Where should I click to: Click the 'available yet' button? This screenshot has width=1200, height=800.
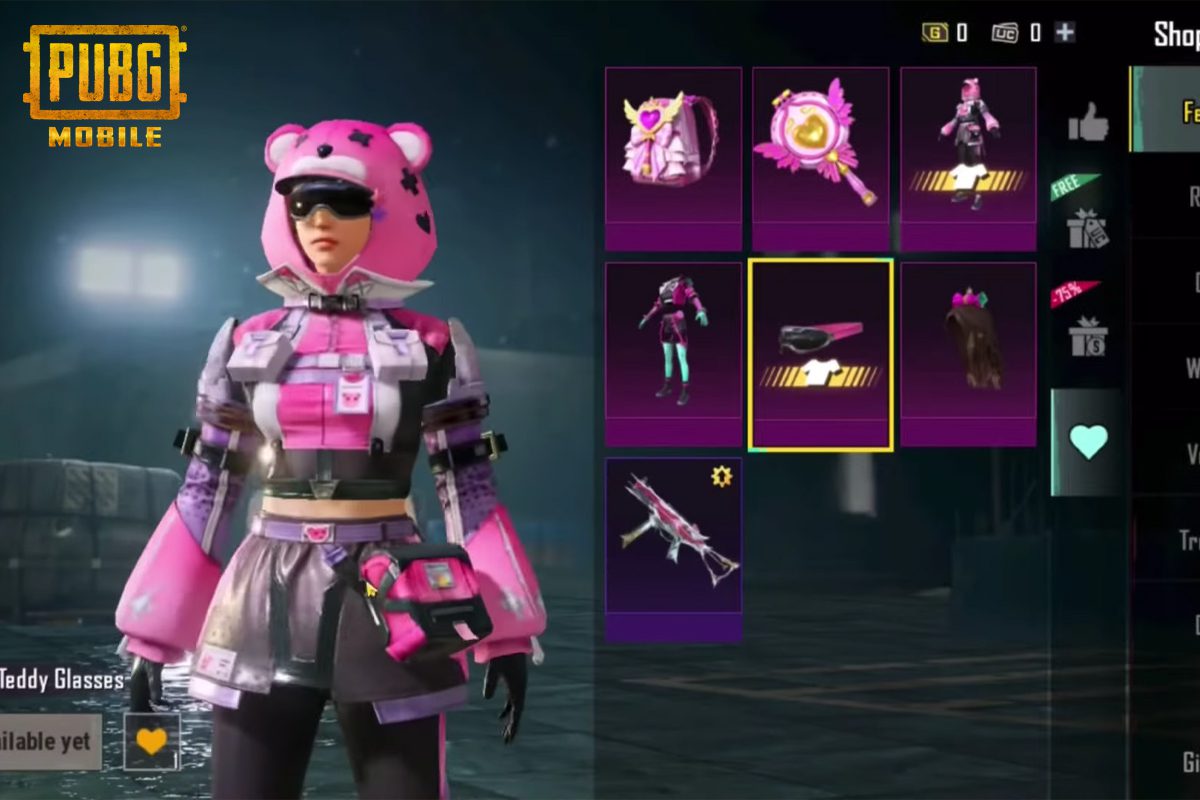click(49, 742)
